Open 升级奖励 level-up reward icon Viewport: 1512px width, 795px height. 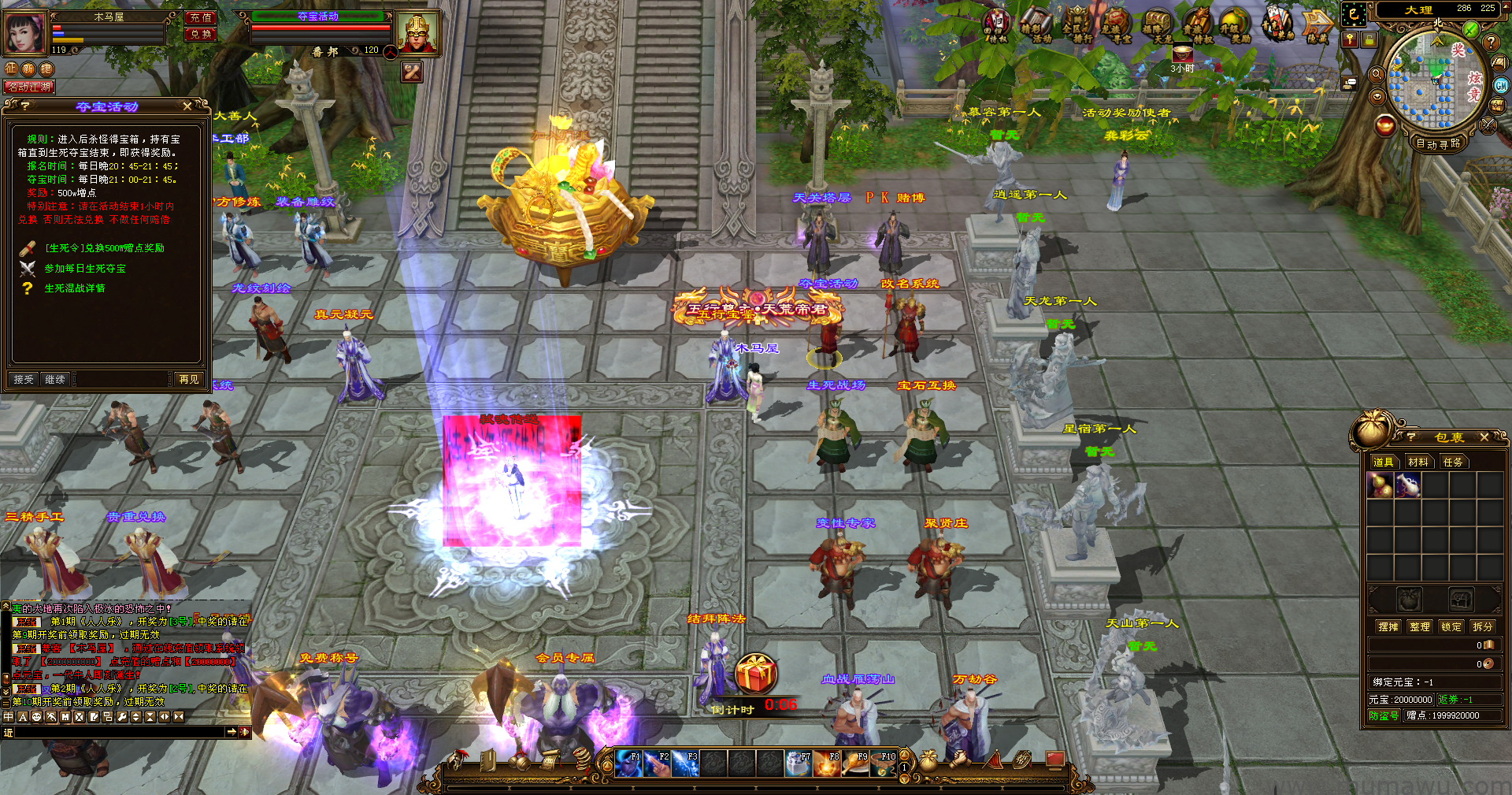pyautogui.click(x=1235, y=25)
